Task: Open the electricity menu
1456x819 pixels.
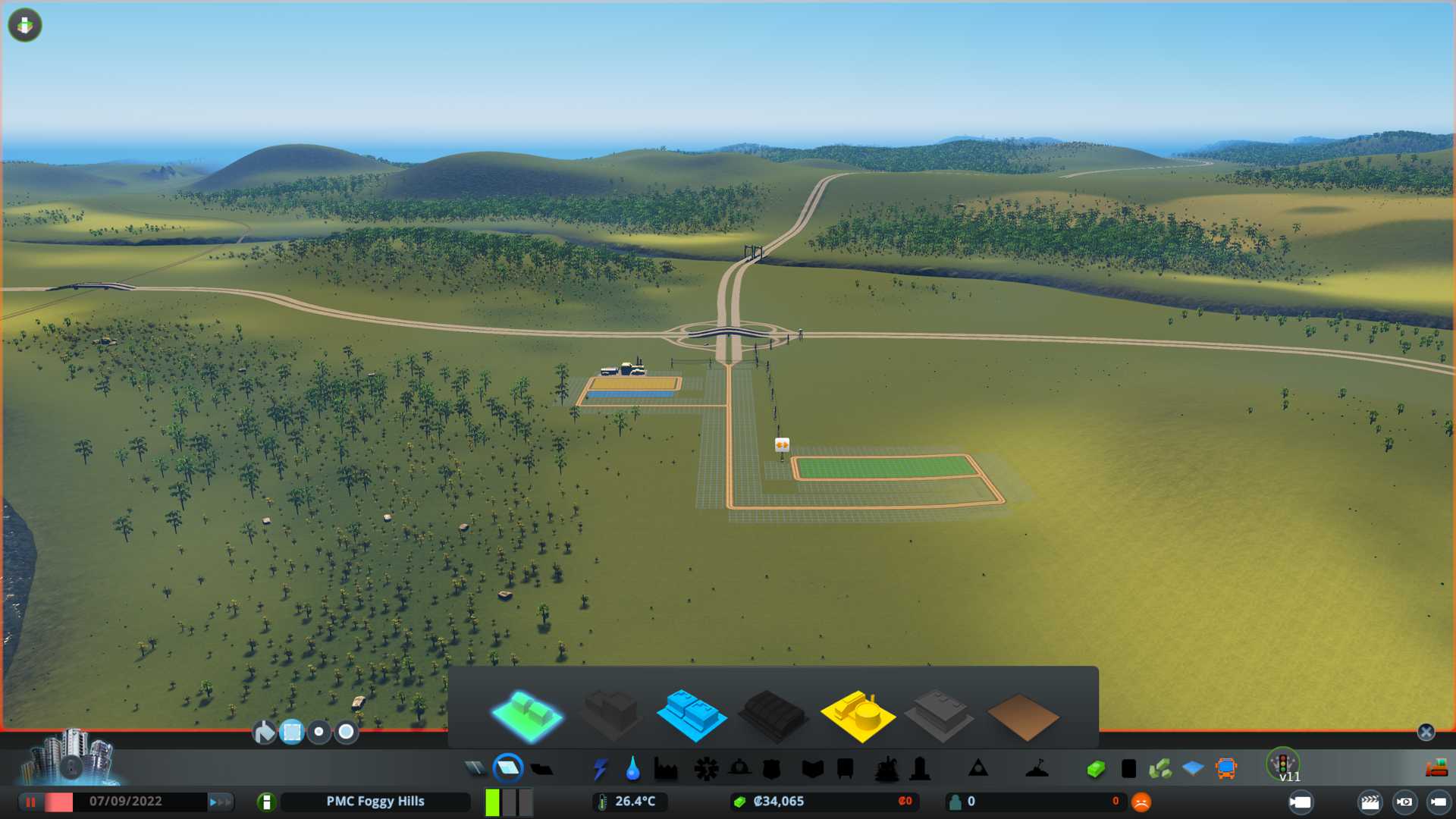Action: pyautogui.click(x=600, y=769)
